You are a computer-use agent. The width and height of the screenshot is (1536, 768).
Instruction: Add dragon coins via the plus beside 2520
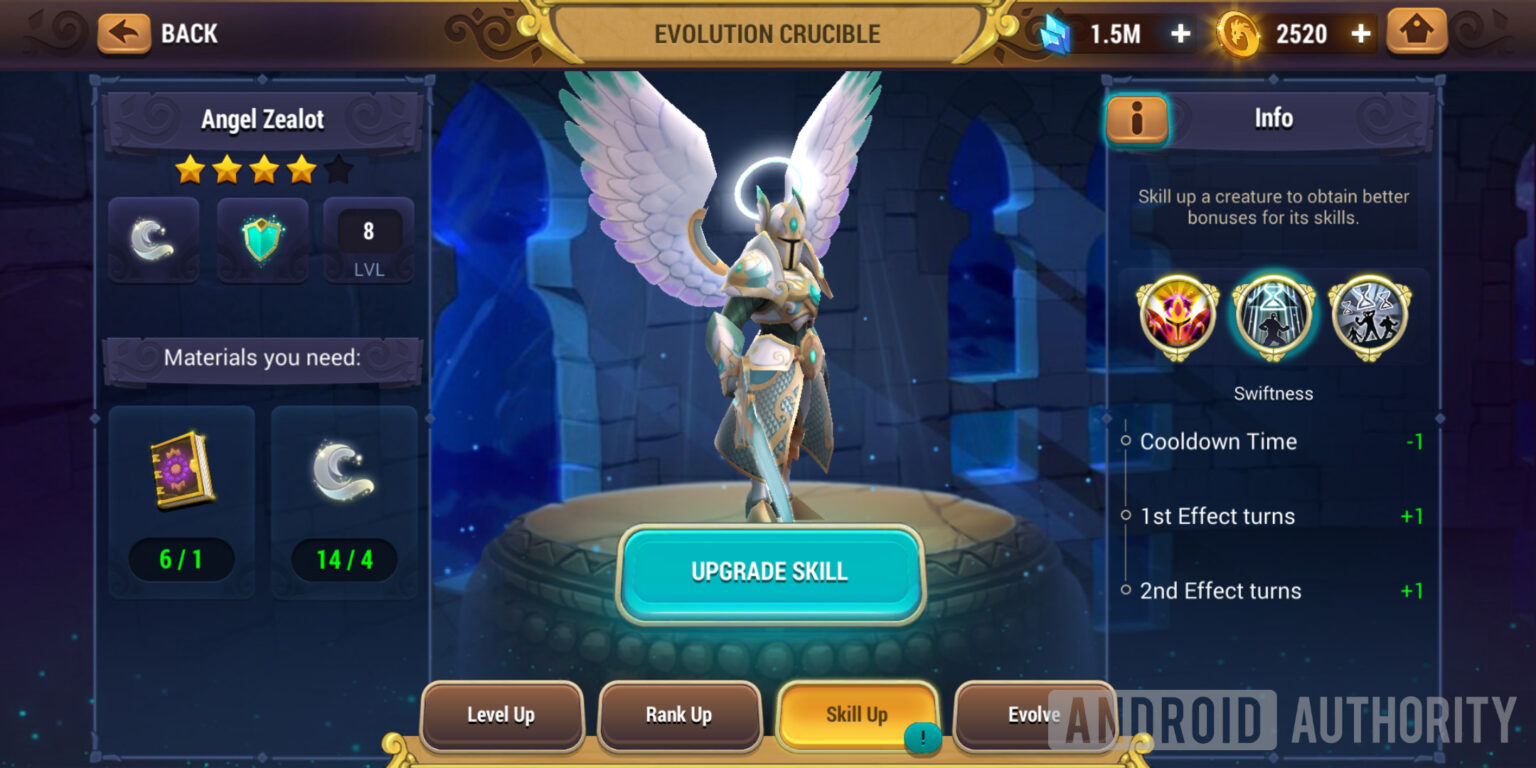pos(1361,33)
